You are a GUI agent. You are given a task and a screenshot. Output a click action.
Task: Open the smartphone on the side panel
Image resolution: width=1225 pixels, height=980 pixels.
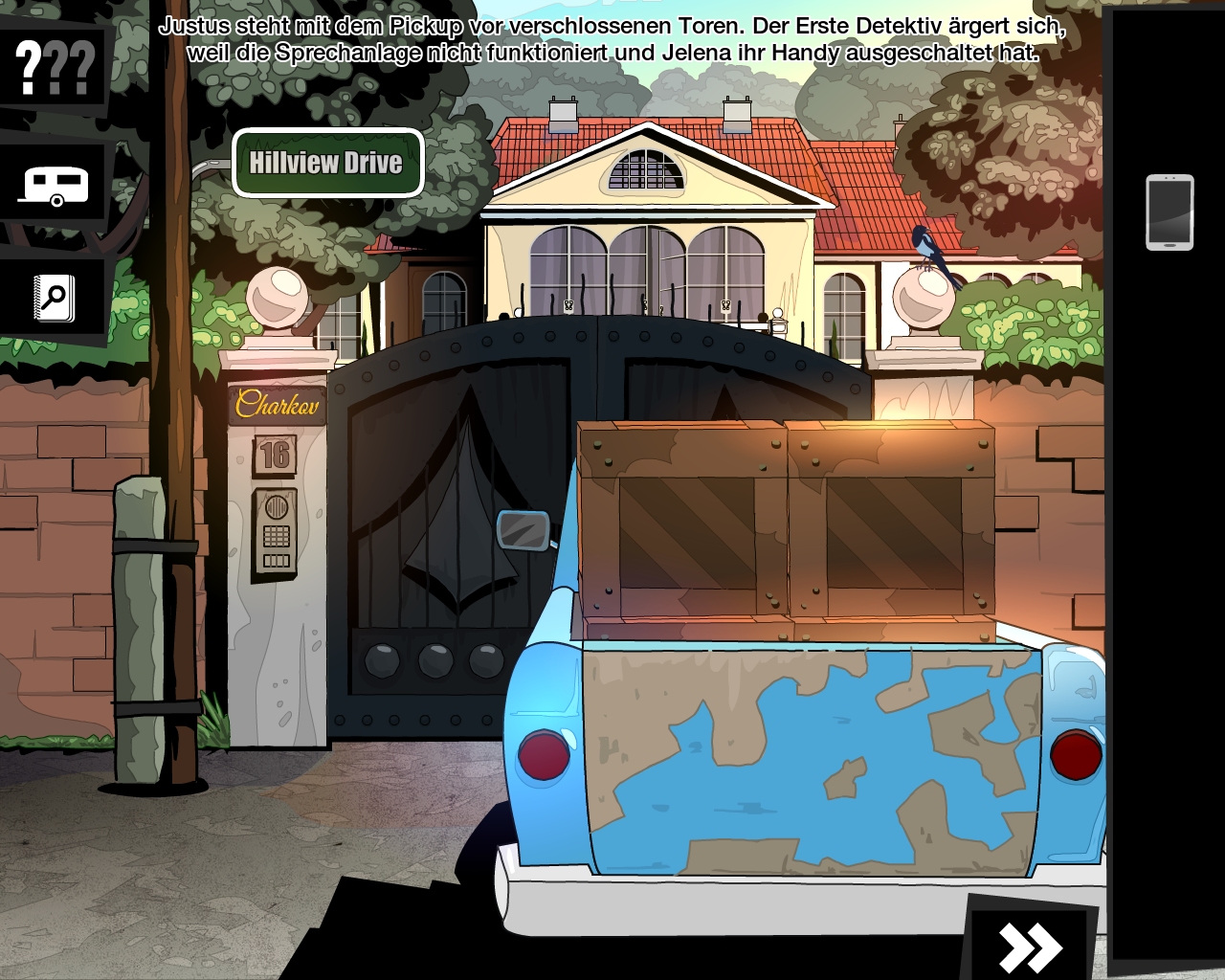(1169, 212)
